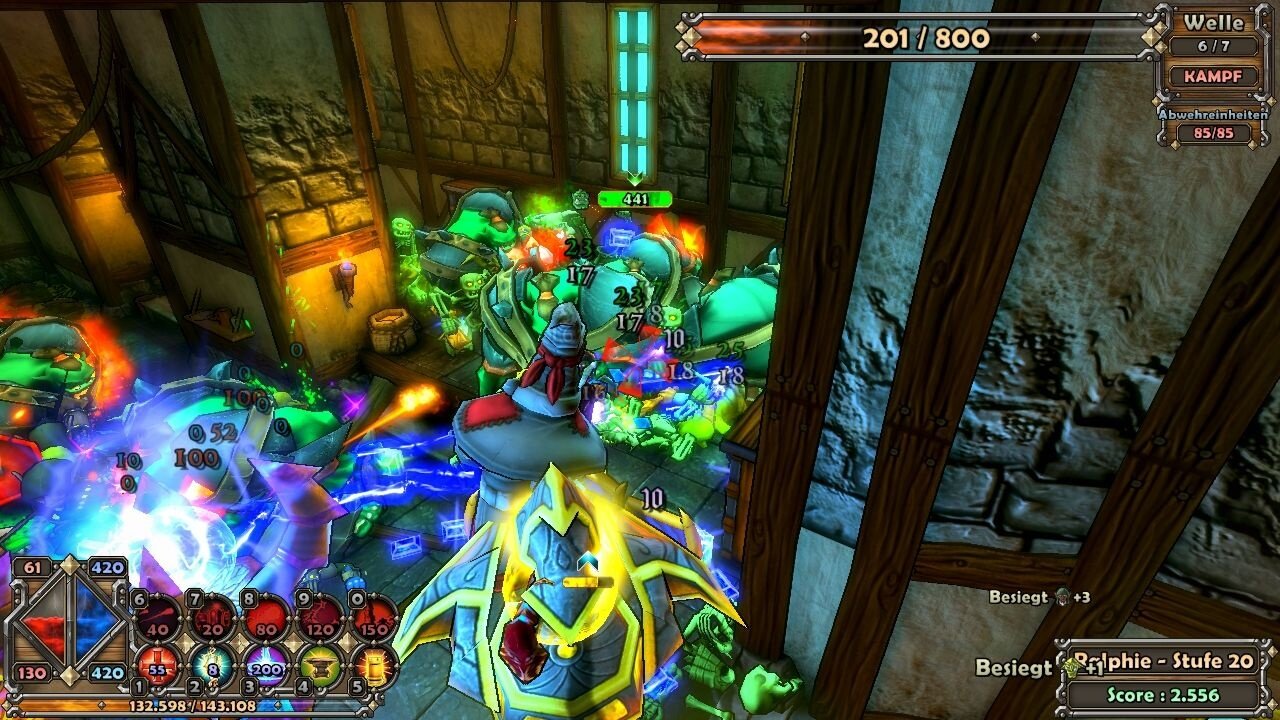Select the 150-mana defense in slot 0
The width and height of the screenshot is (1280, 720).
(x=374, y=618)
